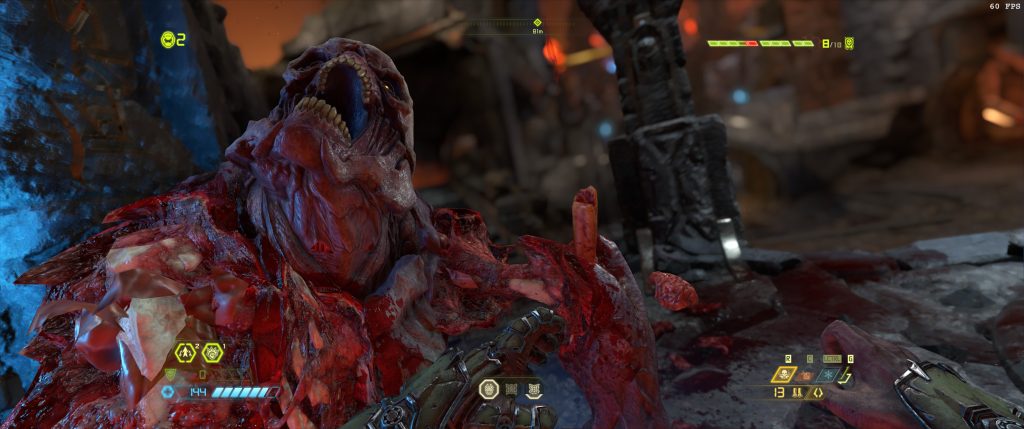Click the extra lives helmet icon
1024x429 pixels.
pos(167,39)
